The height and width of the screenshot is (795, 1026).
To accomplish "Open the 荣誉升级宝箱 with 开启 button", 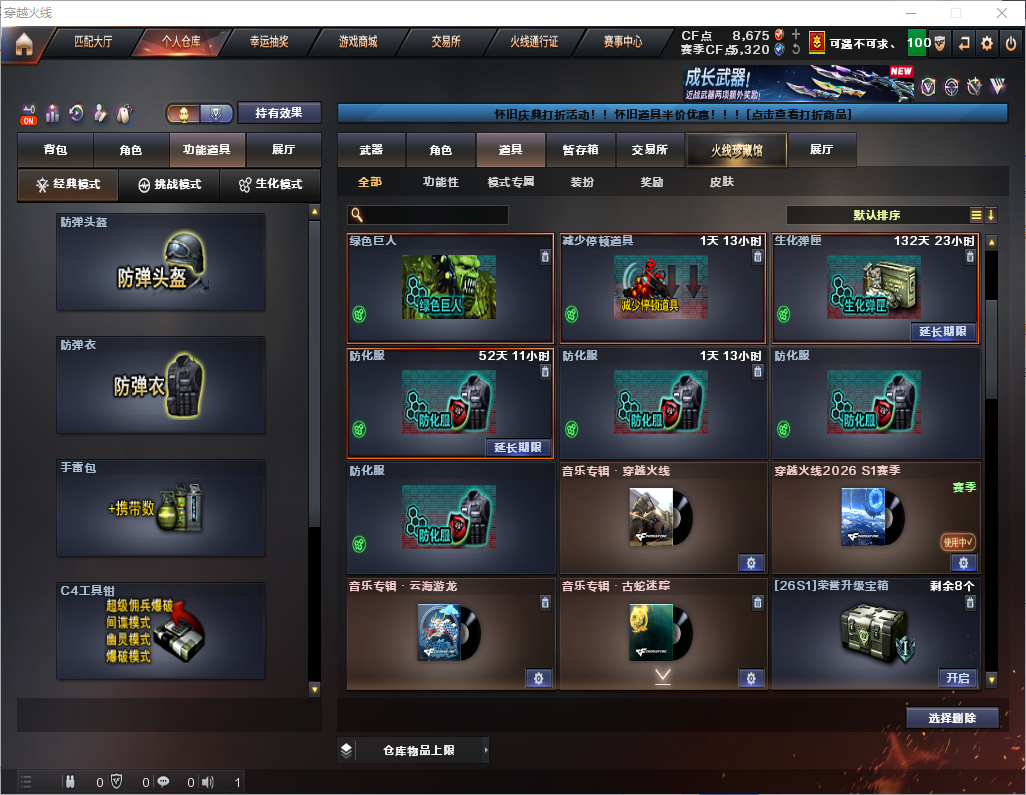I will pos(957,678).
